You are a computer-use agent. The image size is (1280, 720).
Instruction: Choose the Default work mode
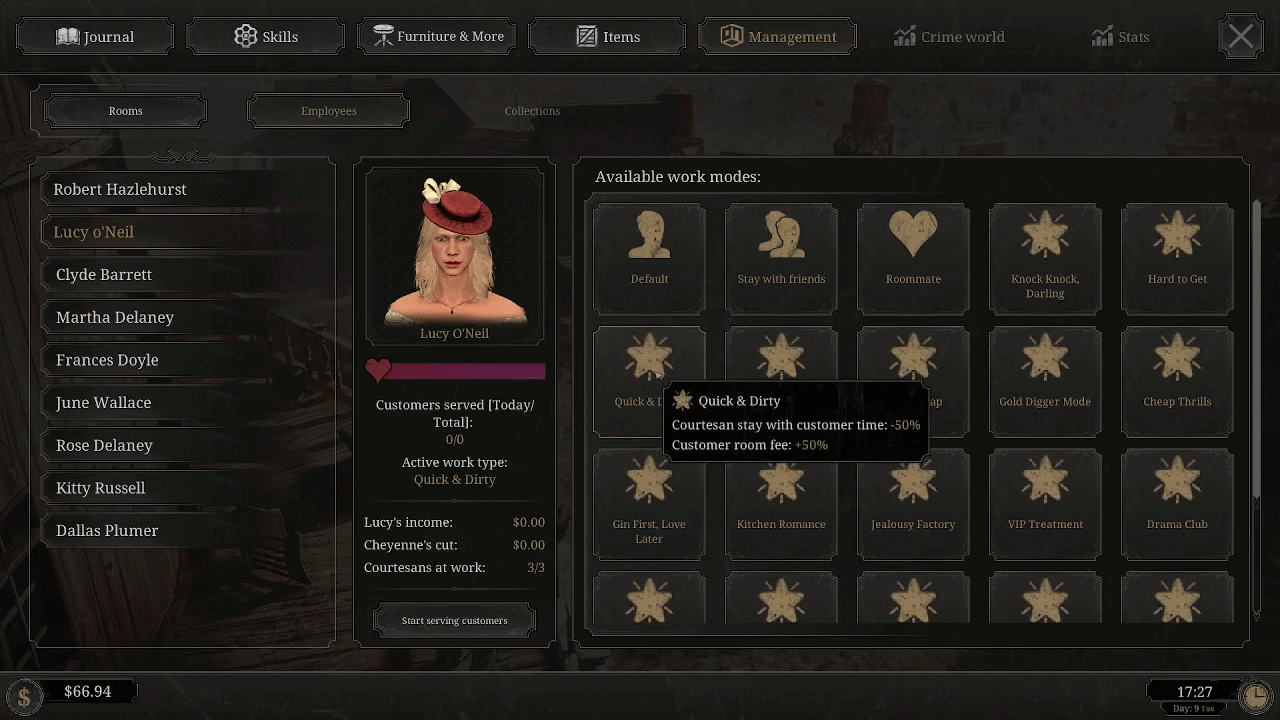click(x=649, y=258)
